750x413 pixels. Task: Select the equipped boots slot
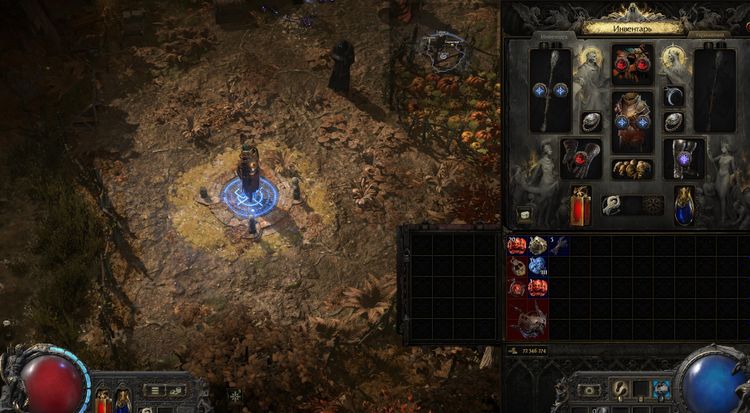[685, 158]
